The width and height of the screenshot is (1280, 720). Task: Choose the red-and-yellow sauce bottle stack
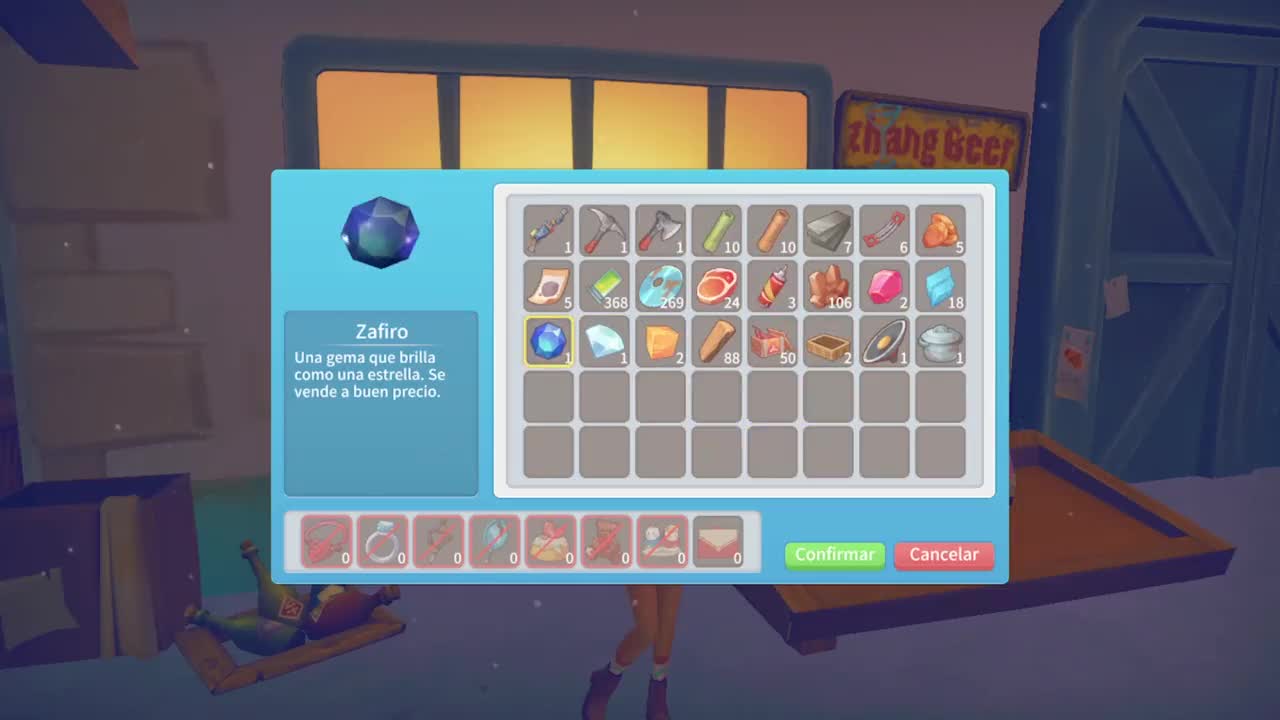tap(772, 286)
